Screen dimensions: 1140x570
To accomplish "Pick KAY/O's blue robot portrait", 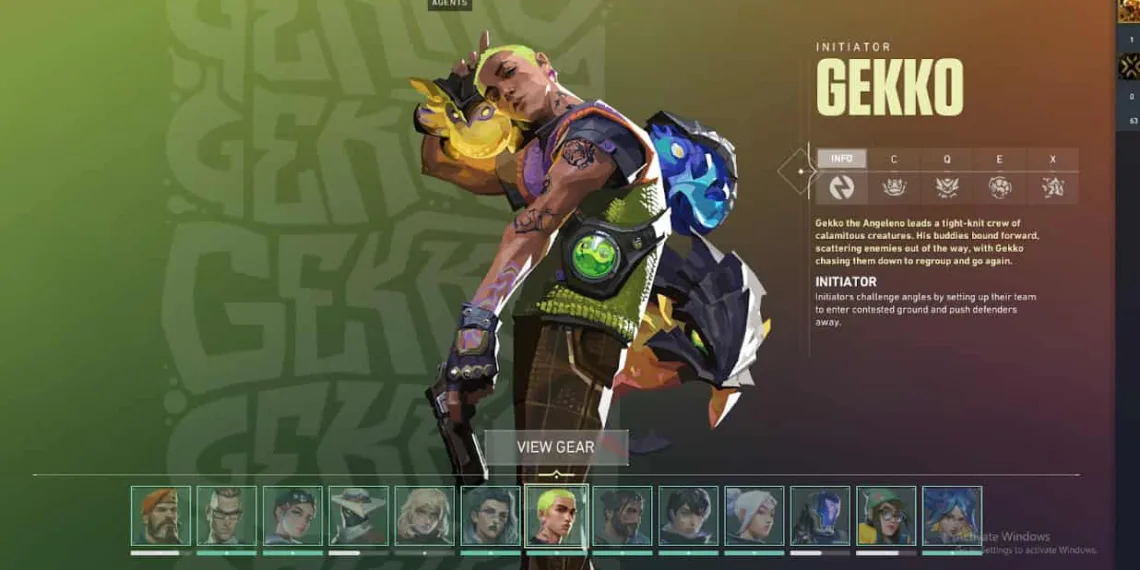I will 820,516.
